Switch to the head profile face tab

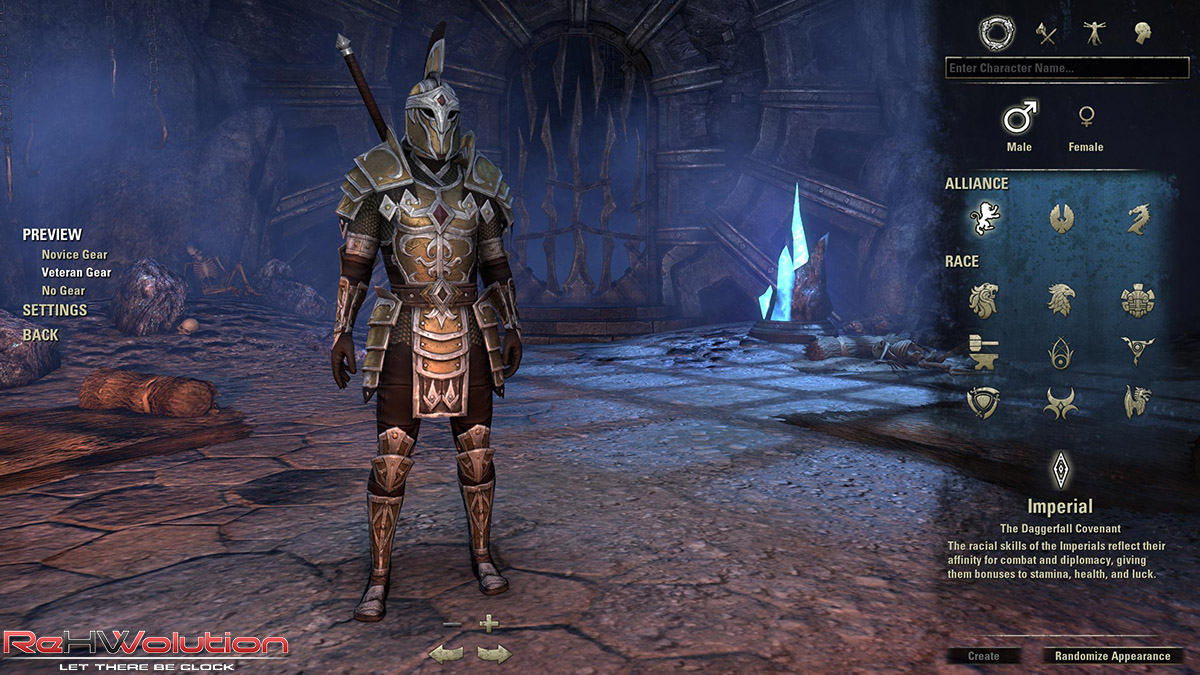click(1142, 33)
